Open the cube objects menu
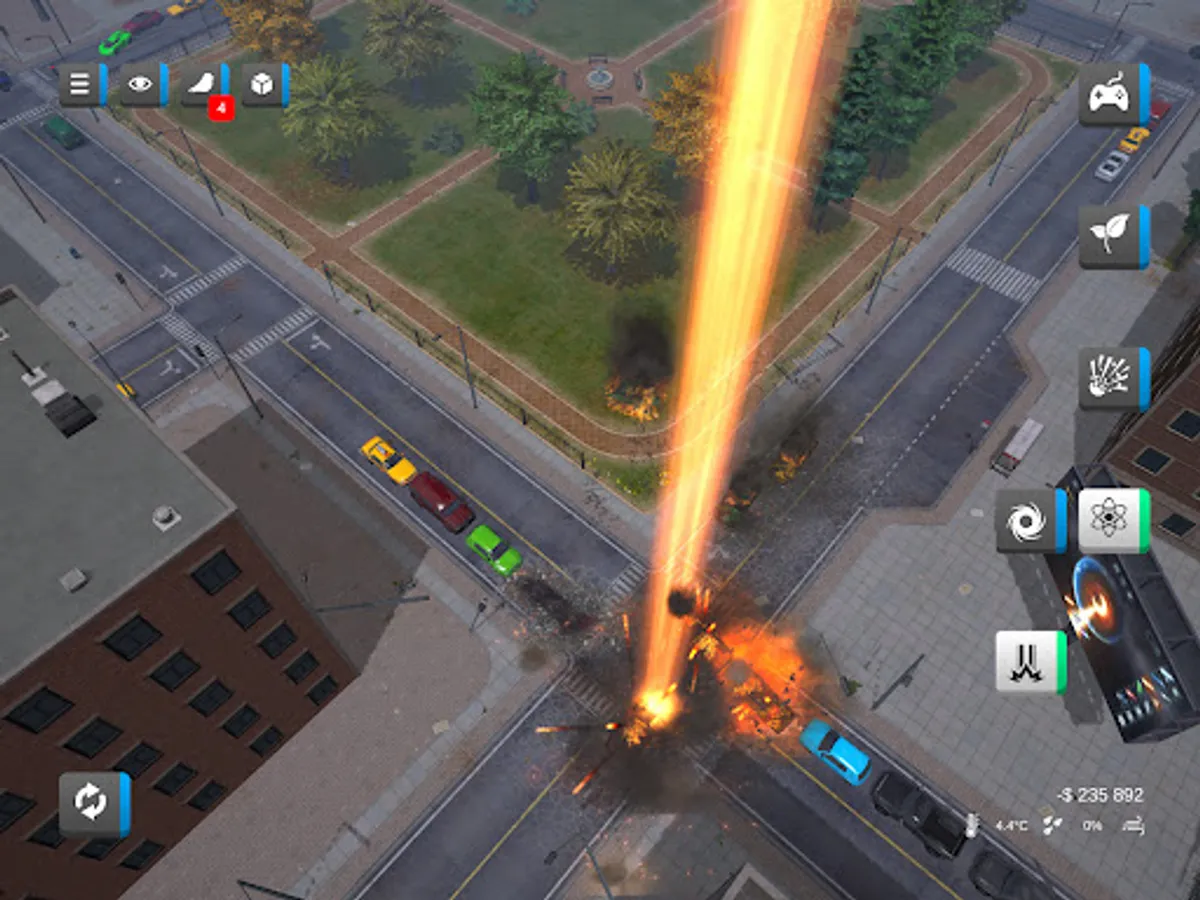The image size is (1200, 900). point(264,85)
